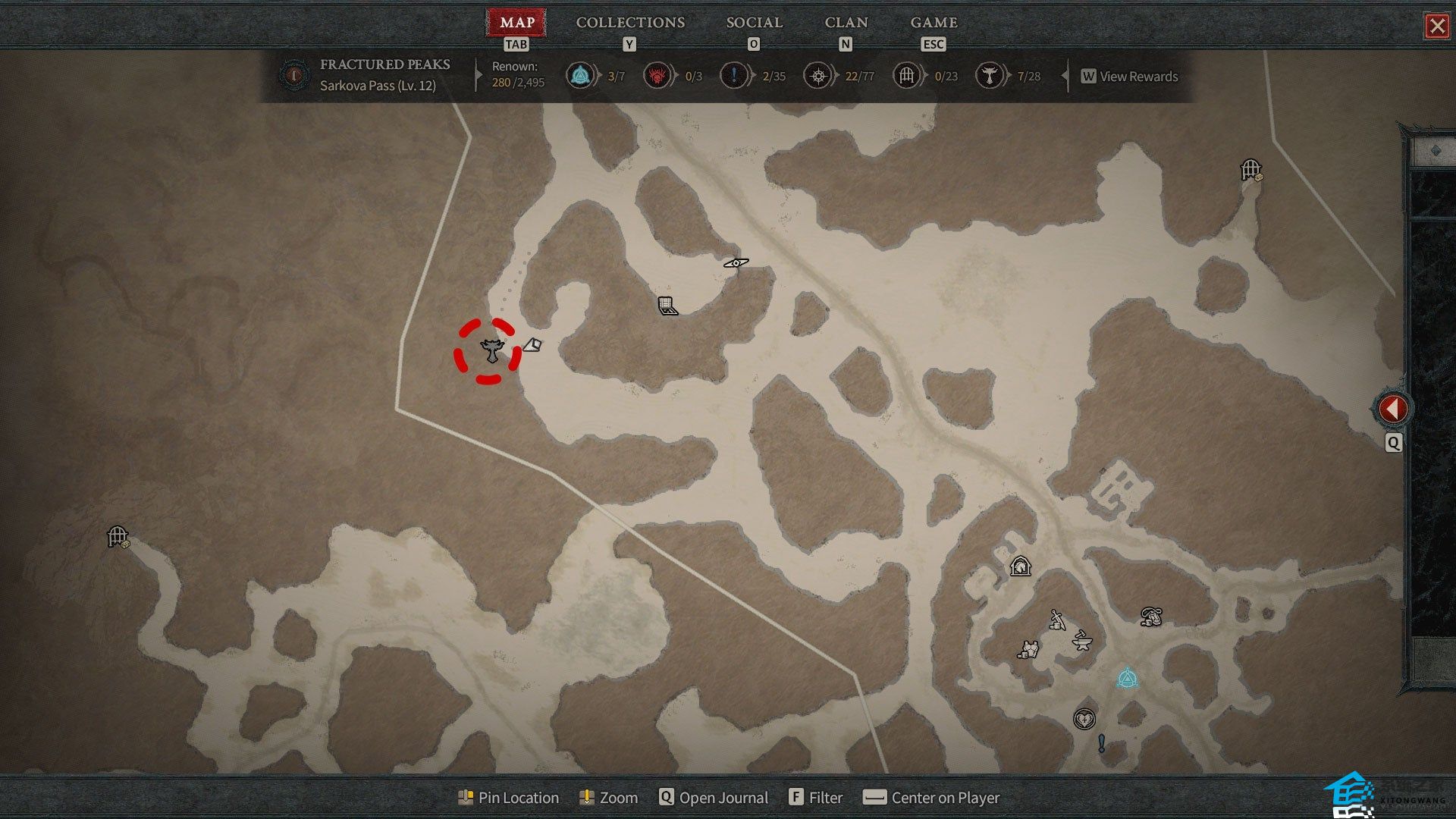Click the weapons vendor sword marker
The image size is (1456, 819).
pos(1057,620)
